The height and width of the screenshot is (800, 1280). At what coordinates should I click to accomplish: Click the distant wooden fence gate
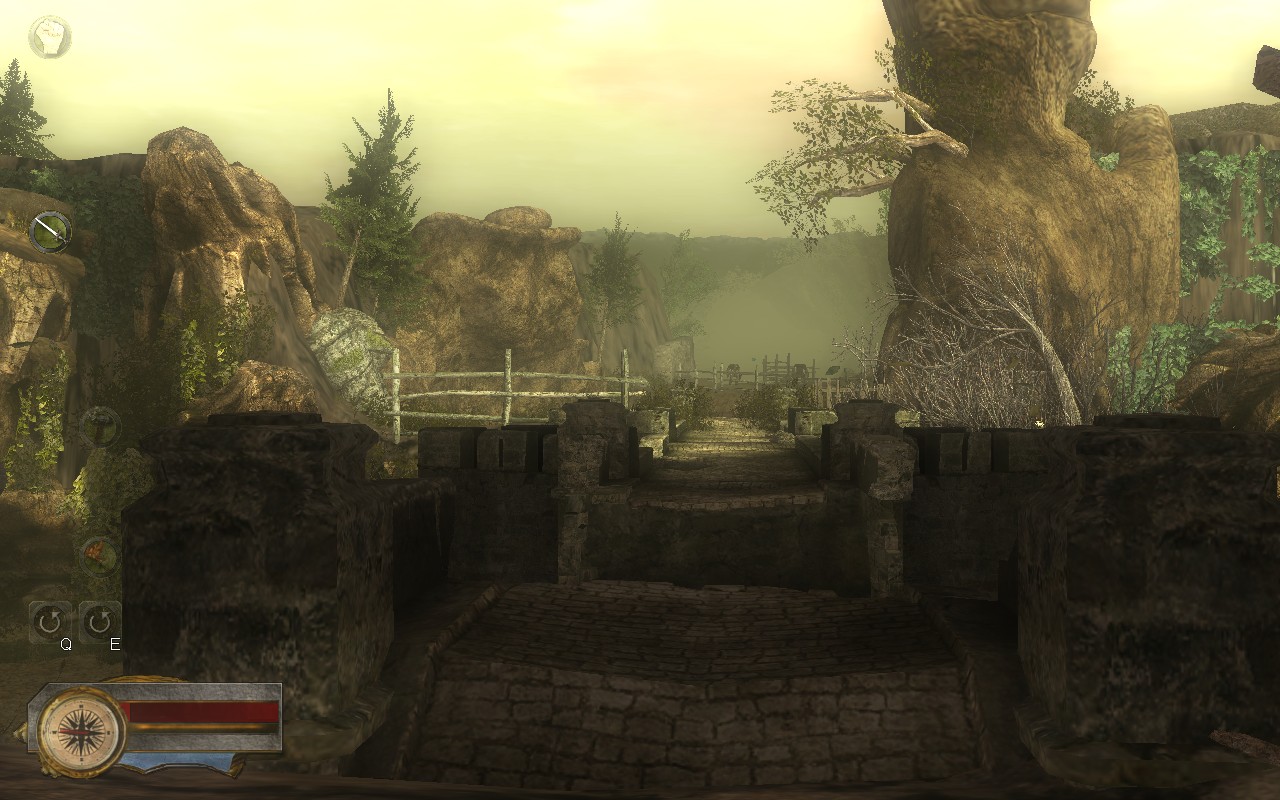click(x=778, y=365)
